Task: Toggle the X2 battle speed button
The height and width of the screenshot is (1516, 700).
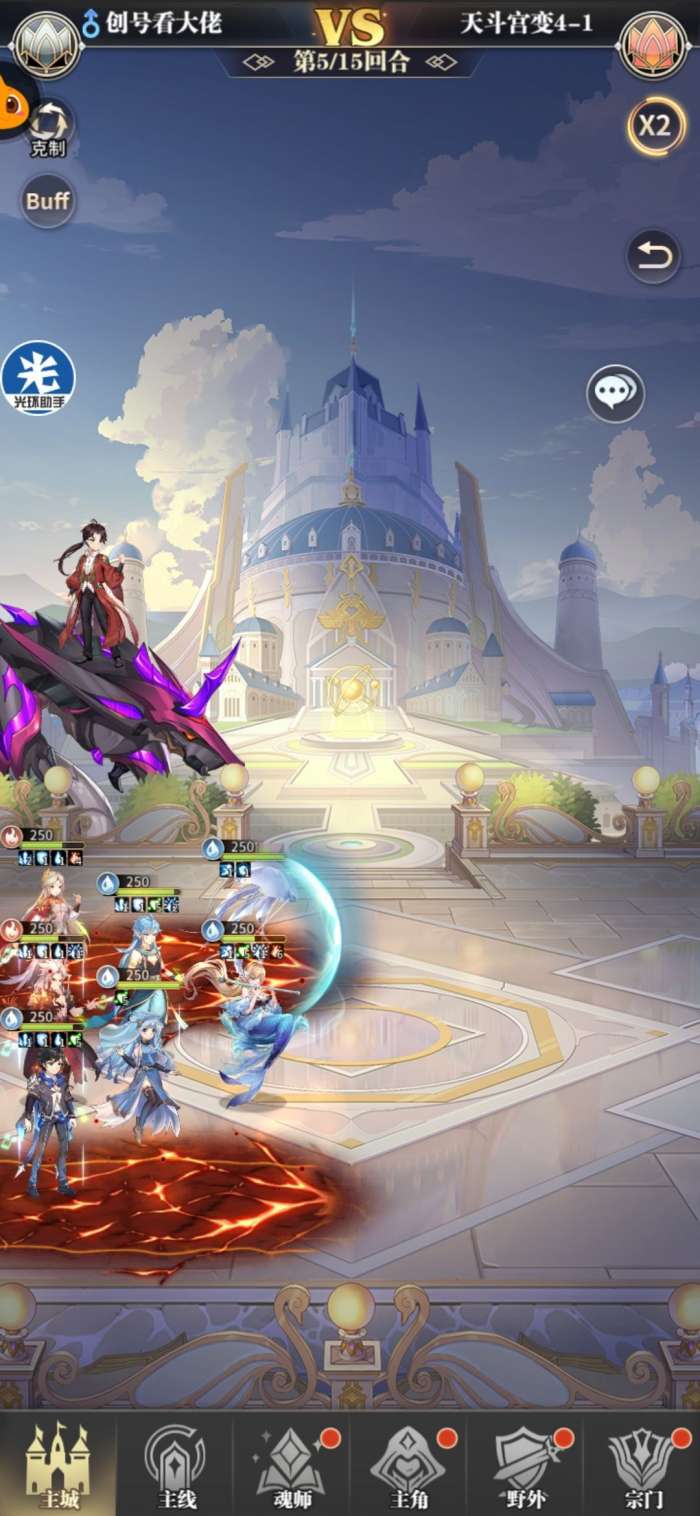Action: (655, 126)
